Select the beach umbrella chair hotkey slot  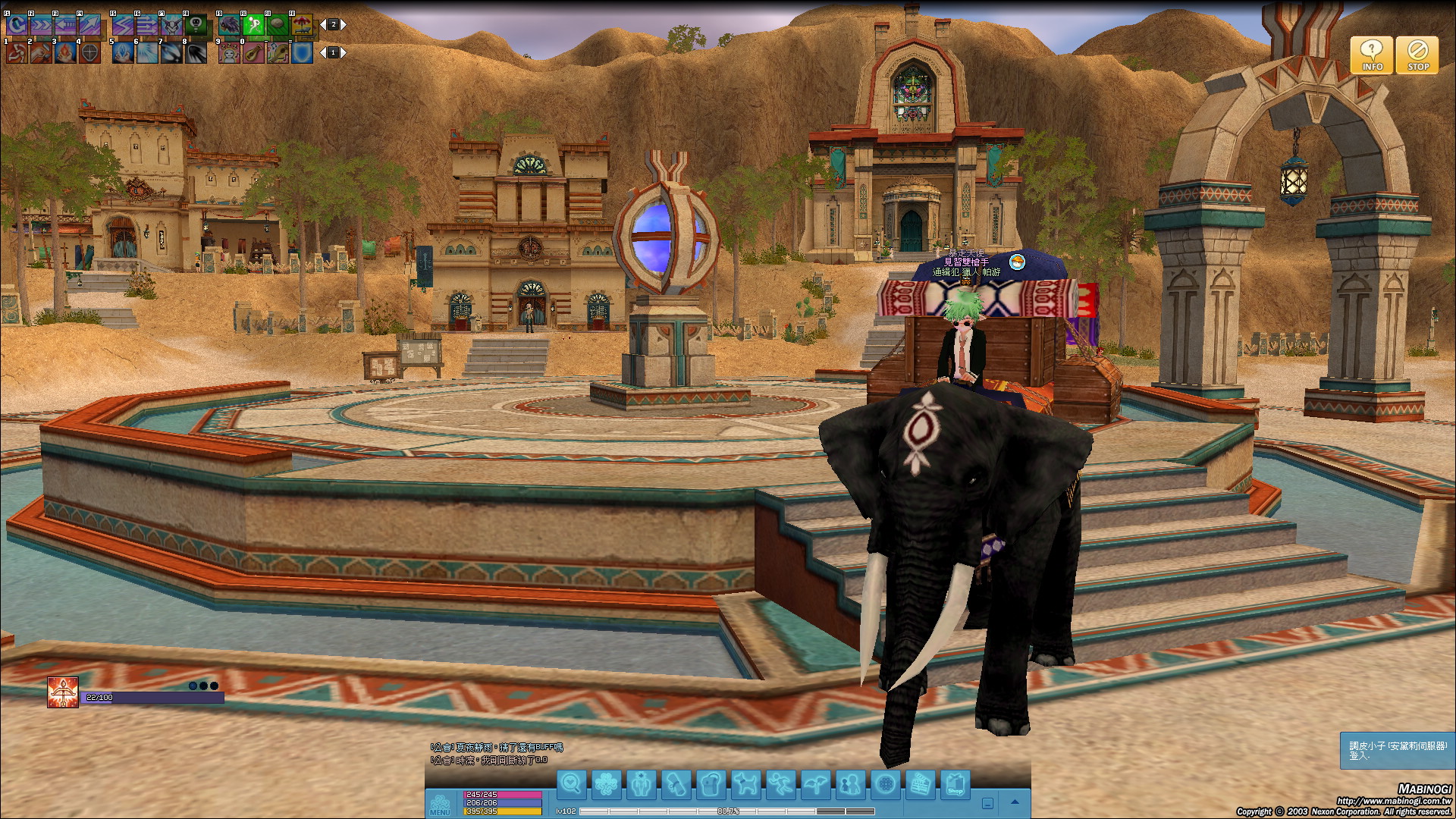[303, 25]
